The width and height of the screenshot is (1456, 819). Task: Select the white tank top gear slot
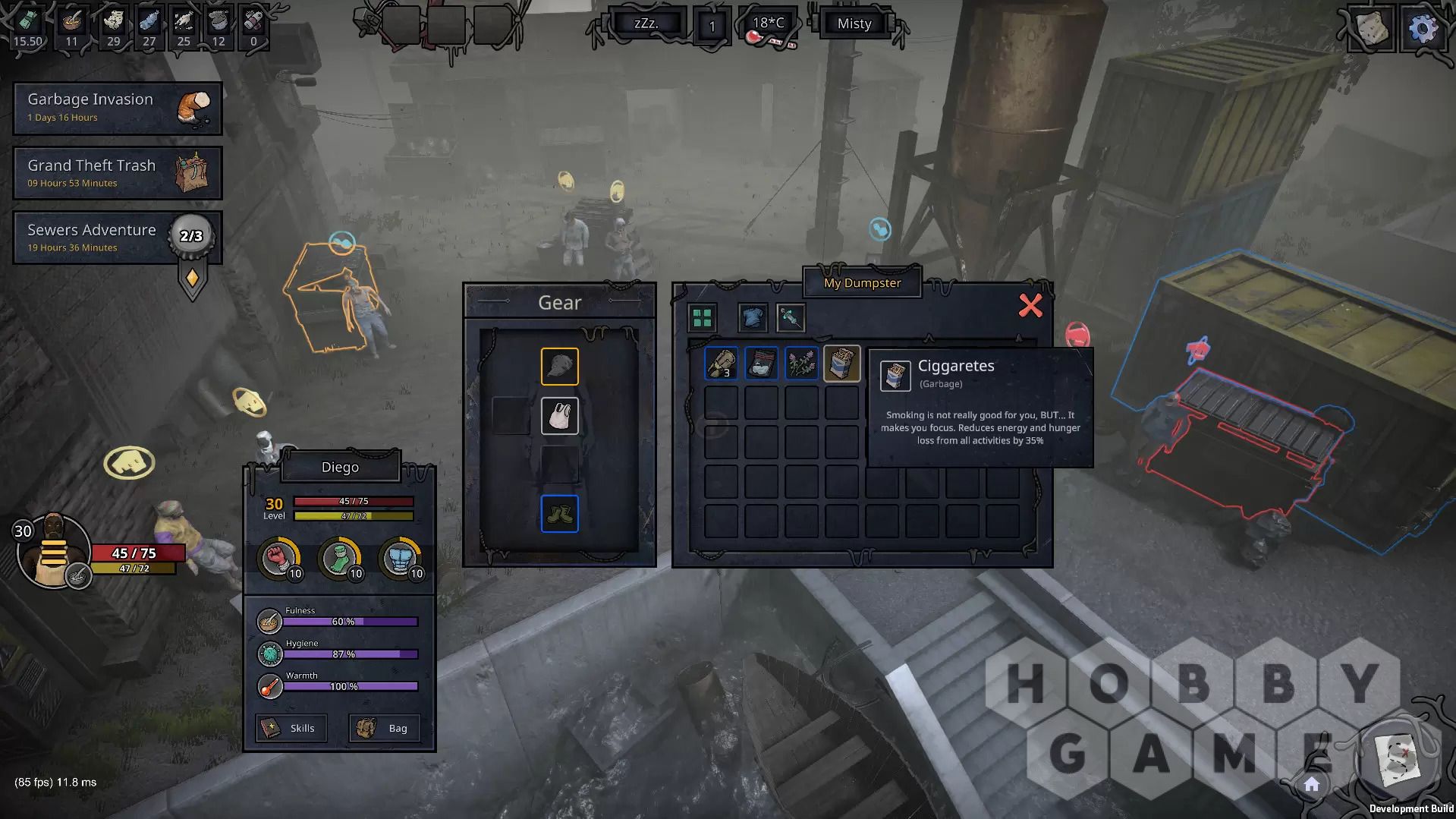(559, 416)
